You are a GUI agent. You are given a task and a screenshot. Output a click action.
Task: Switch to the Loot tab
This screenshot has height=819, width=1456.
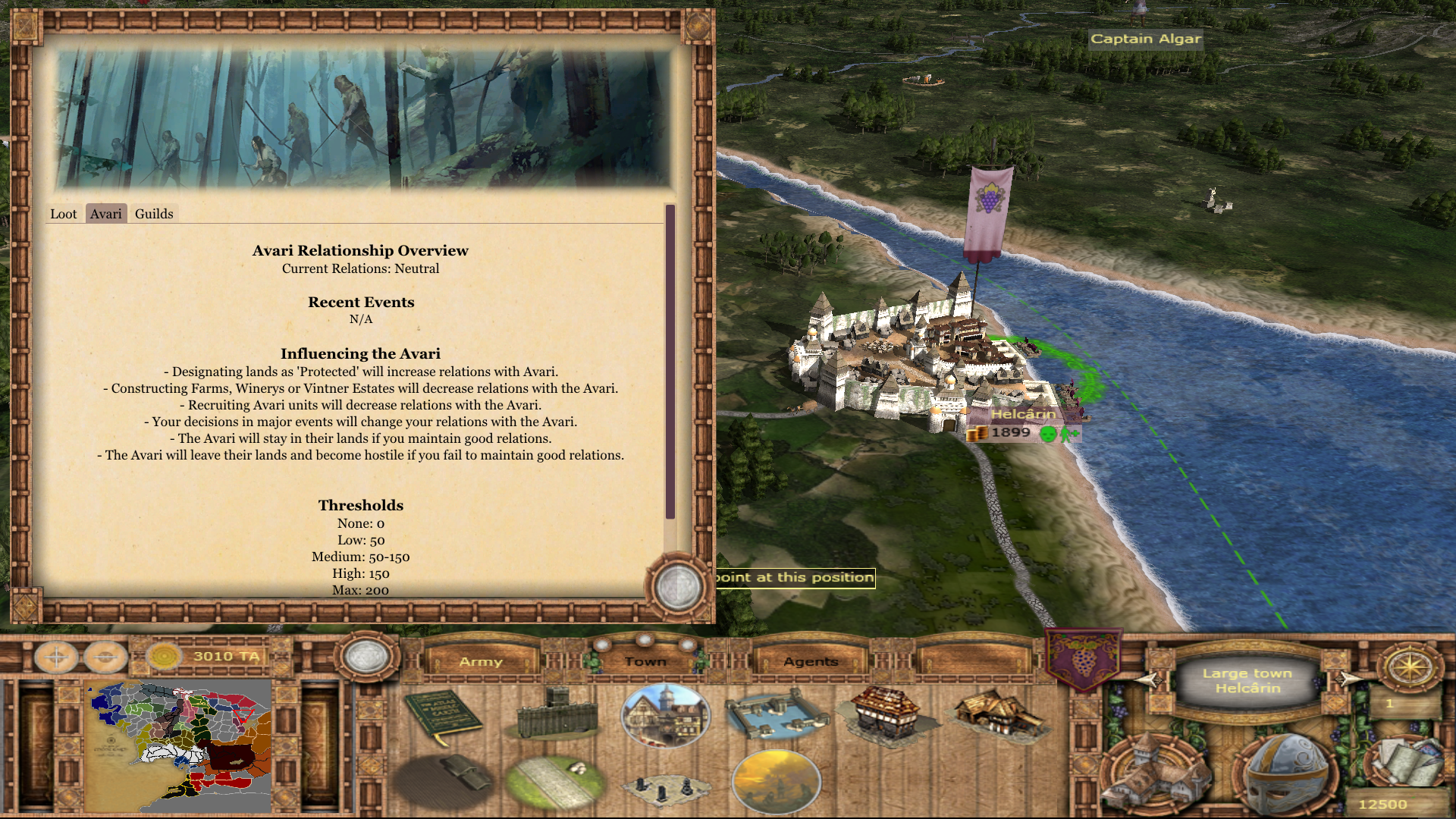(63, 214)
